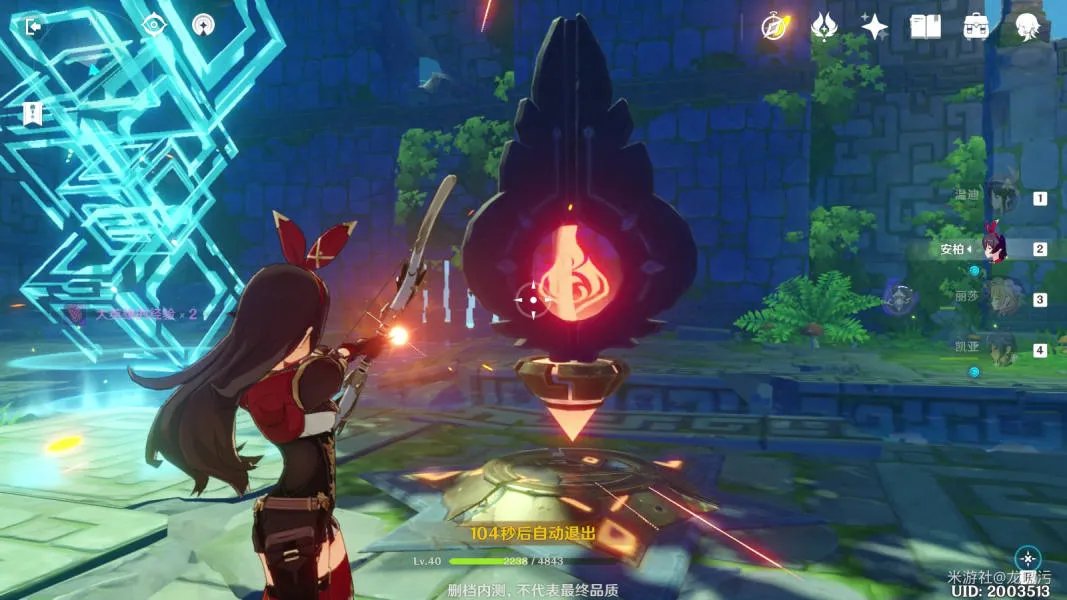Open the signal-arc icon beside the eye
Image resolution: width=1067 pixels, height=600 pixels.
click(204, 25)
